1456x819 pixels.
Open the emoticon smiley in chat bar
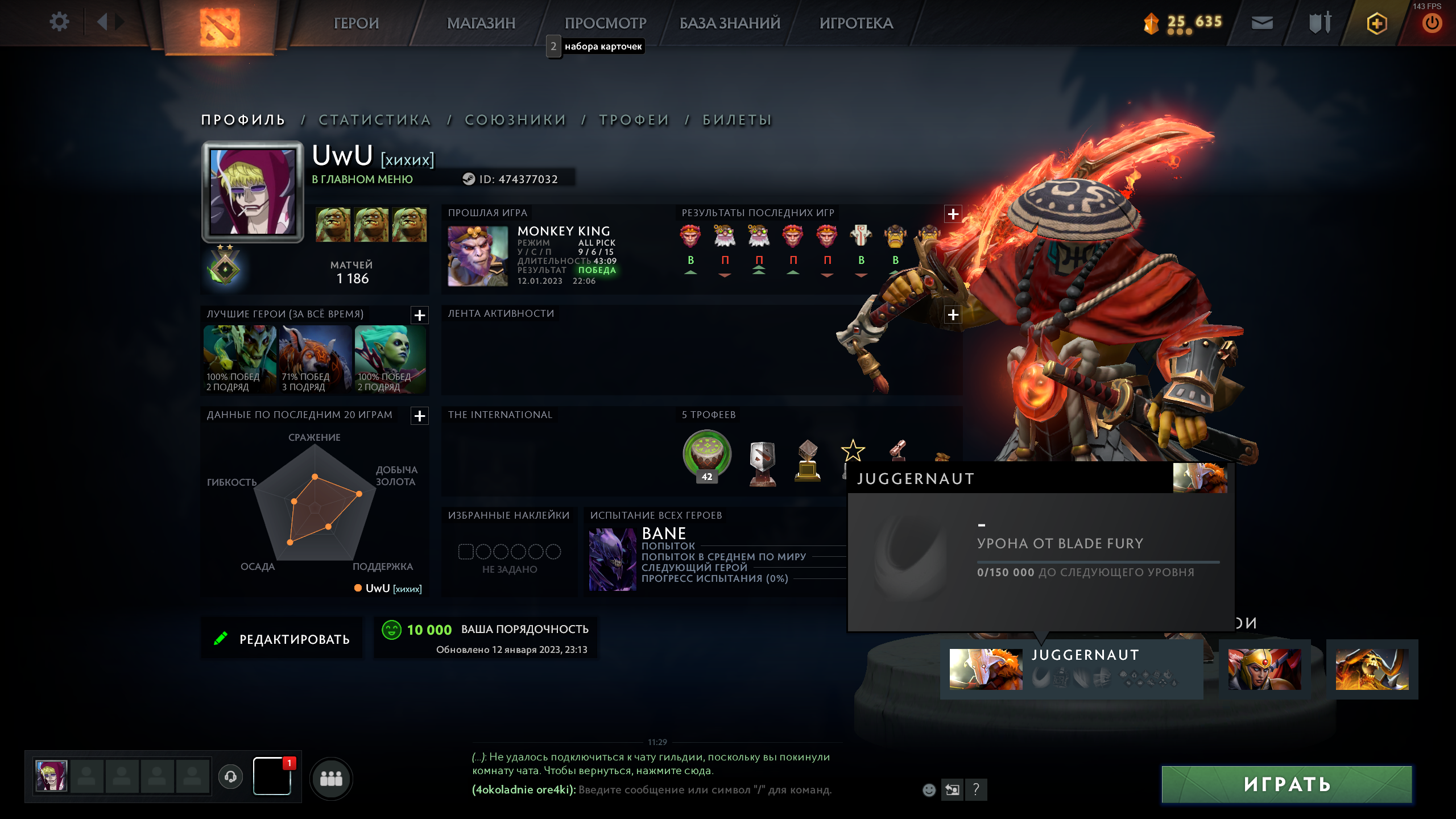pyautogui.click(x=929, y=790)
